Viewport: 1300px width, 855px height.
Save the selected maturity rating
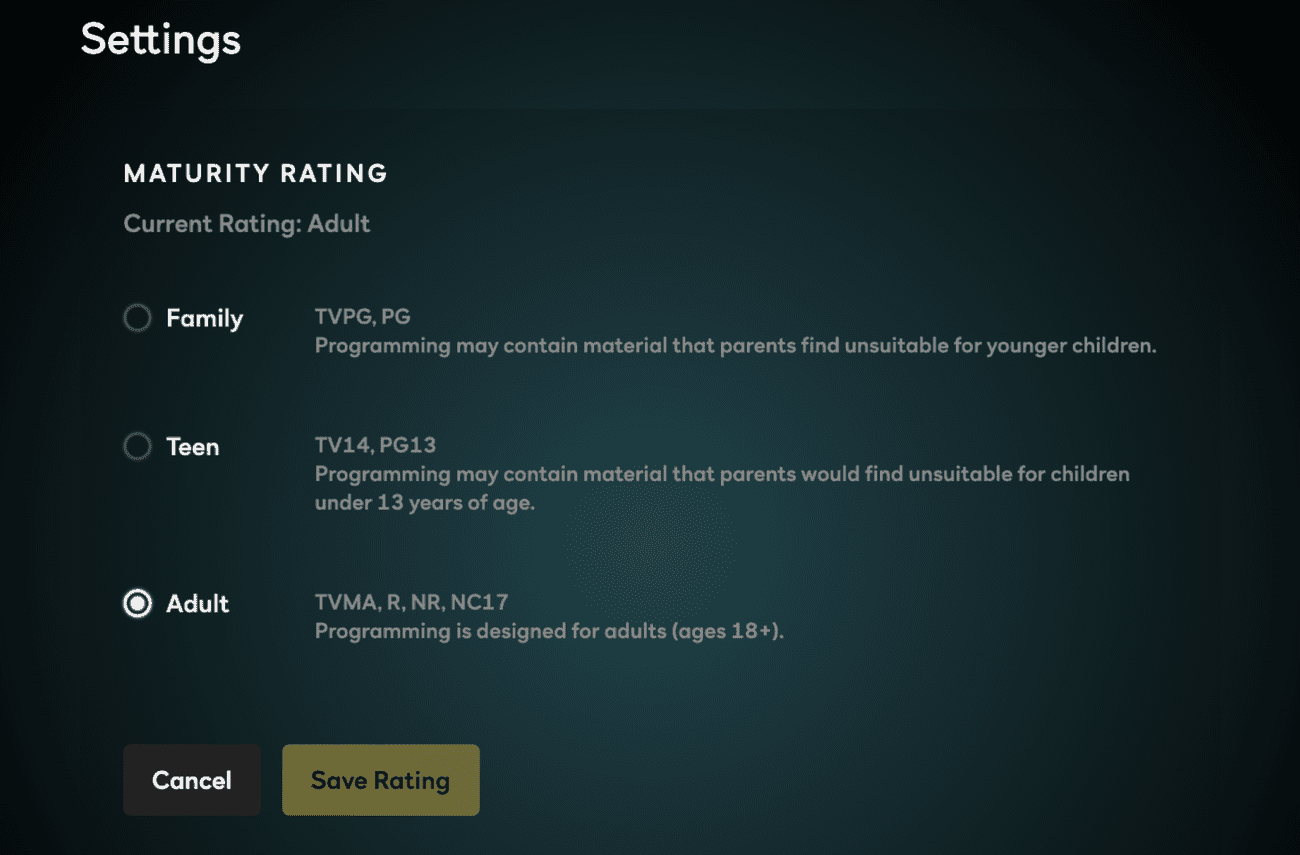pos(380,780)
